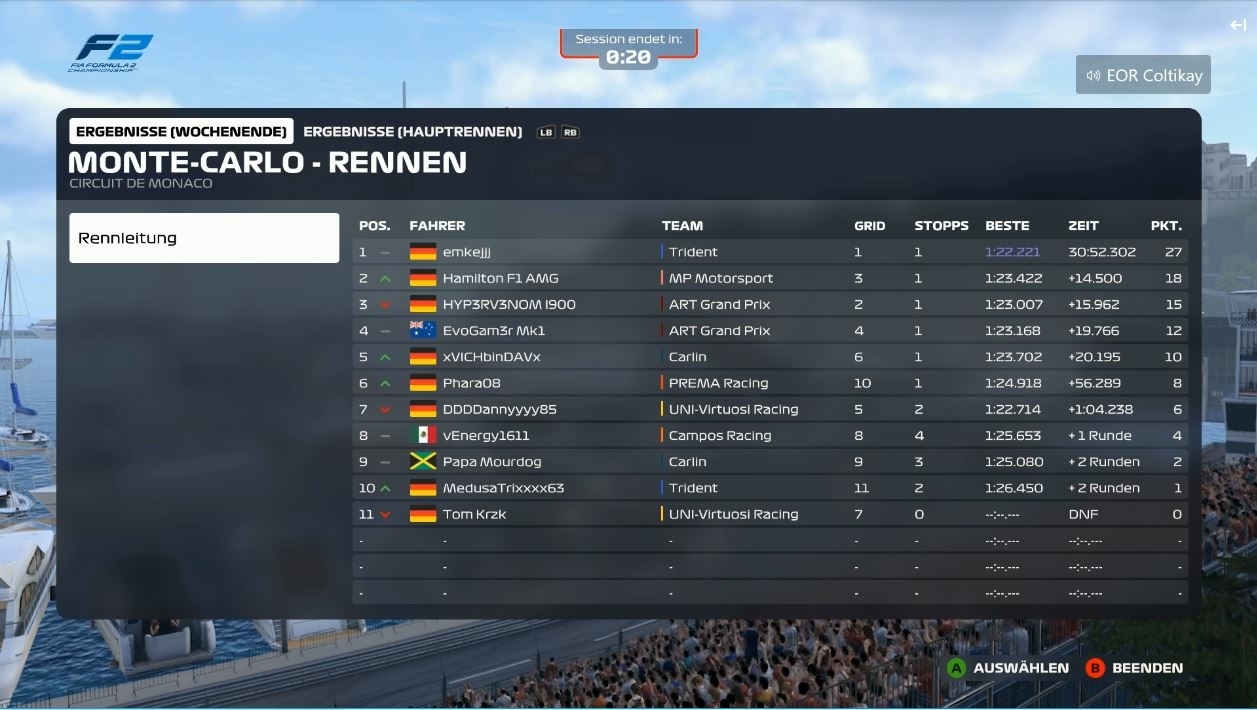Click the collapse arrow icon in top corner
Image resolution: width=1257 pixels, height=710 pixels.
click(x=1237, y=26)
